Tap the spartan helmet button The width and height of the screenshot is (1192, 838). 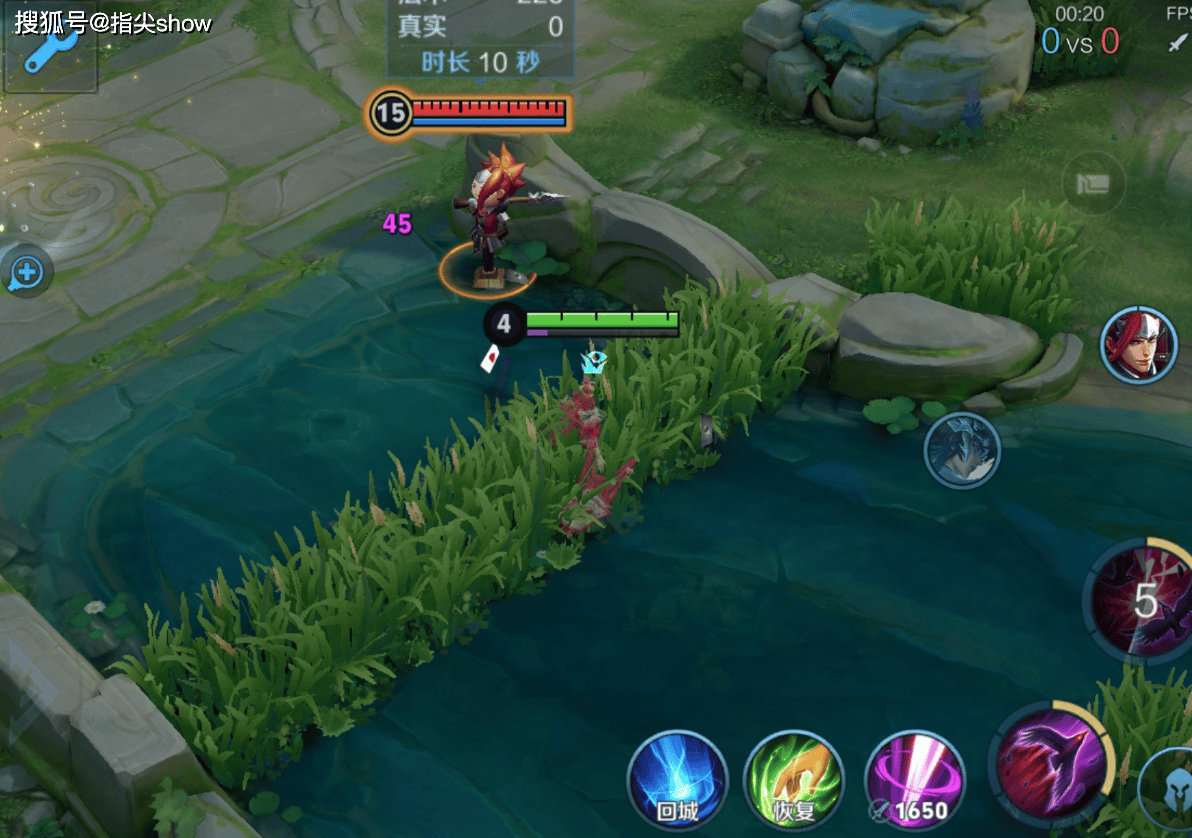tap(1170, 784)
